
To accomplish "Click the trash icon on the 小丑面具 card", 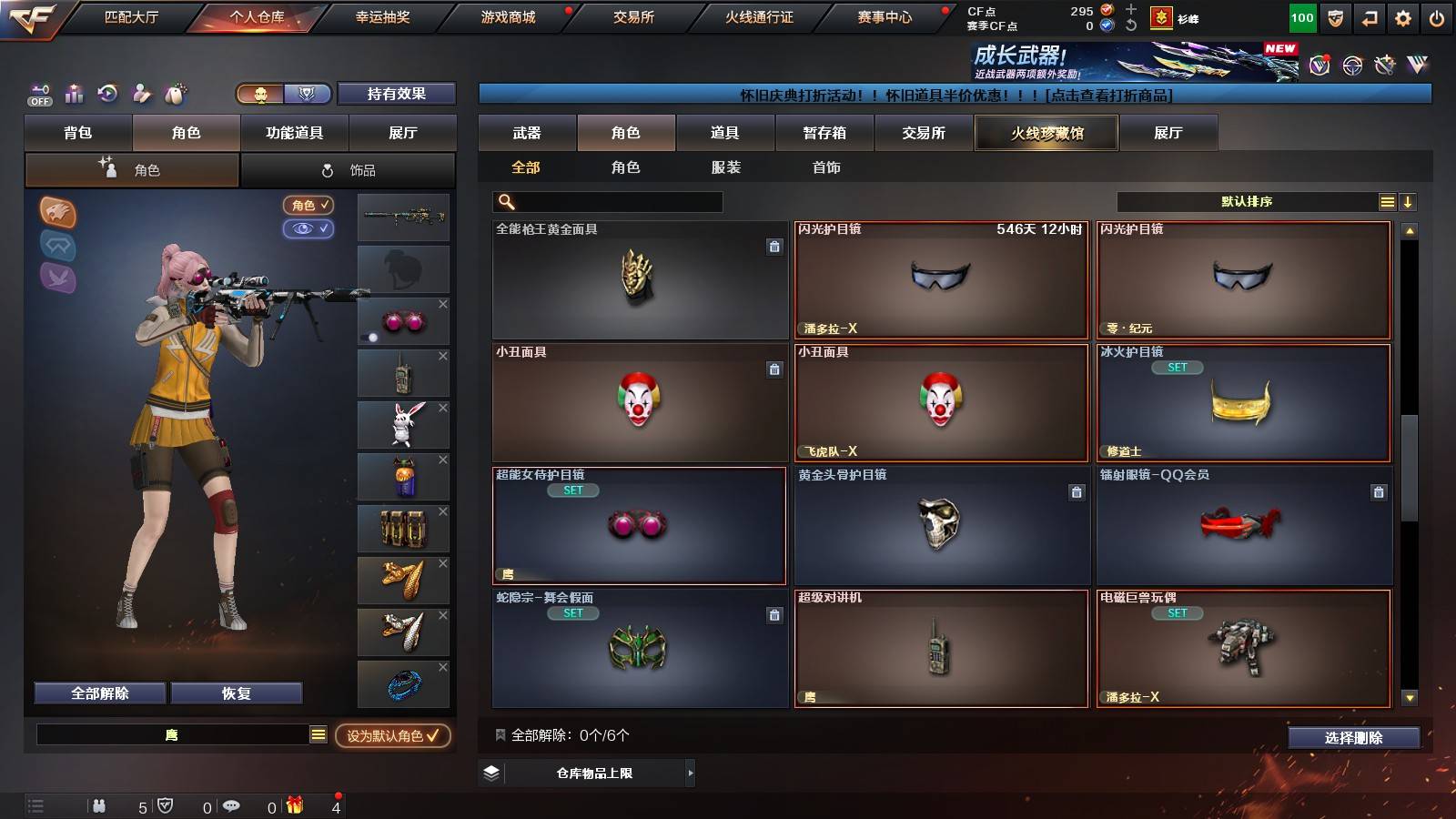I will pyautogui.click(x=774, y=370).
